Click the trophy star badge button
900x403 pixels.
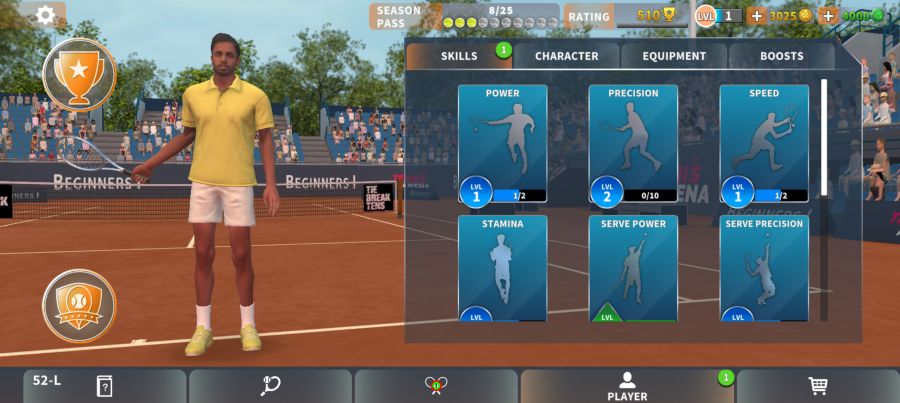pyautogui.click(x=79, y=73)
